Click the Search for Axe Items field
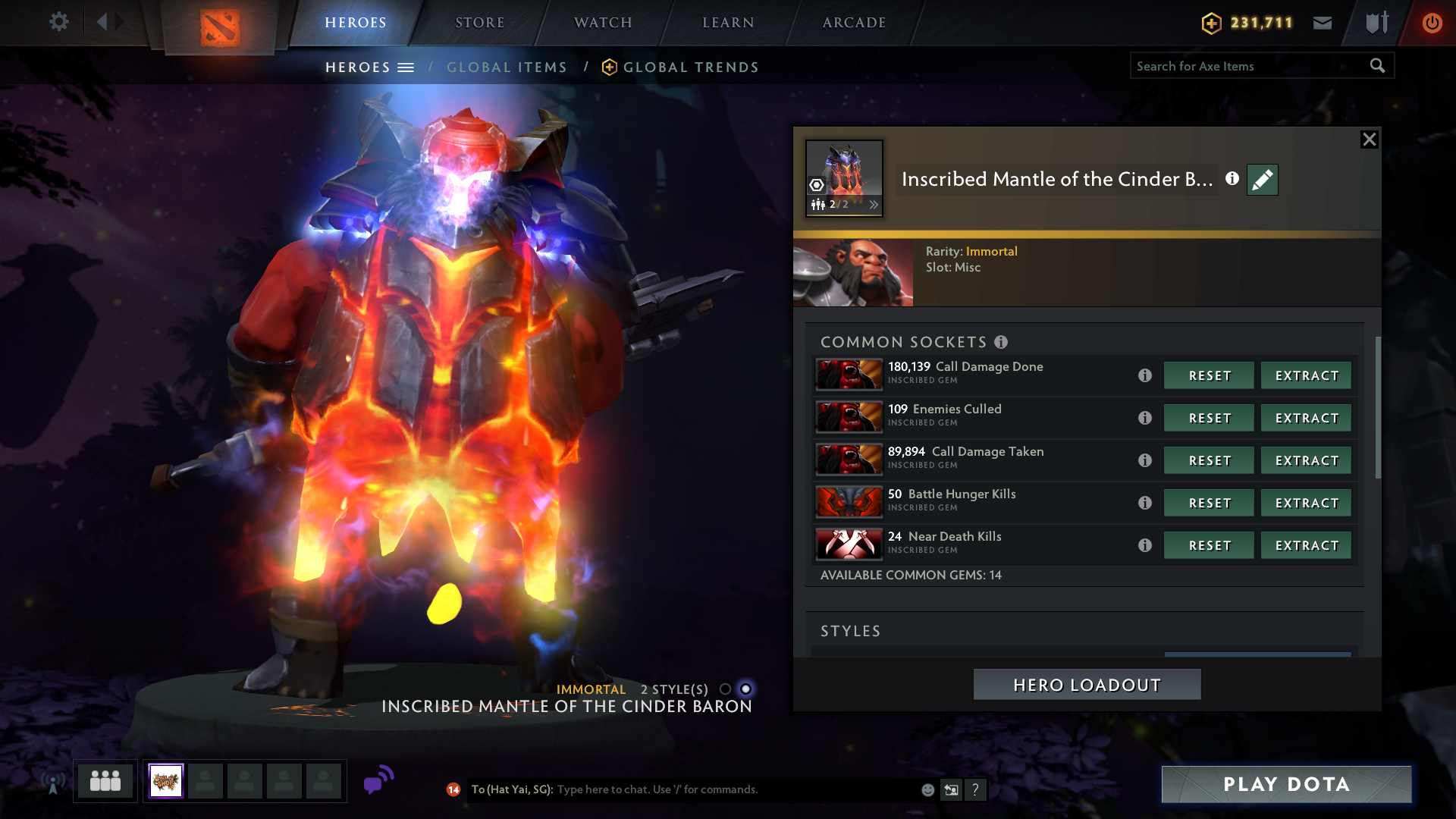This screenshot has height=819, width=1456. point(1247,66)
